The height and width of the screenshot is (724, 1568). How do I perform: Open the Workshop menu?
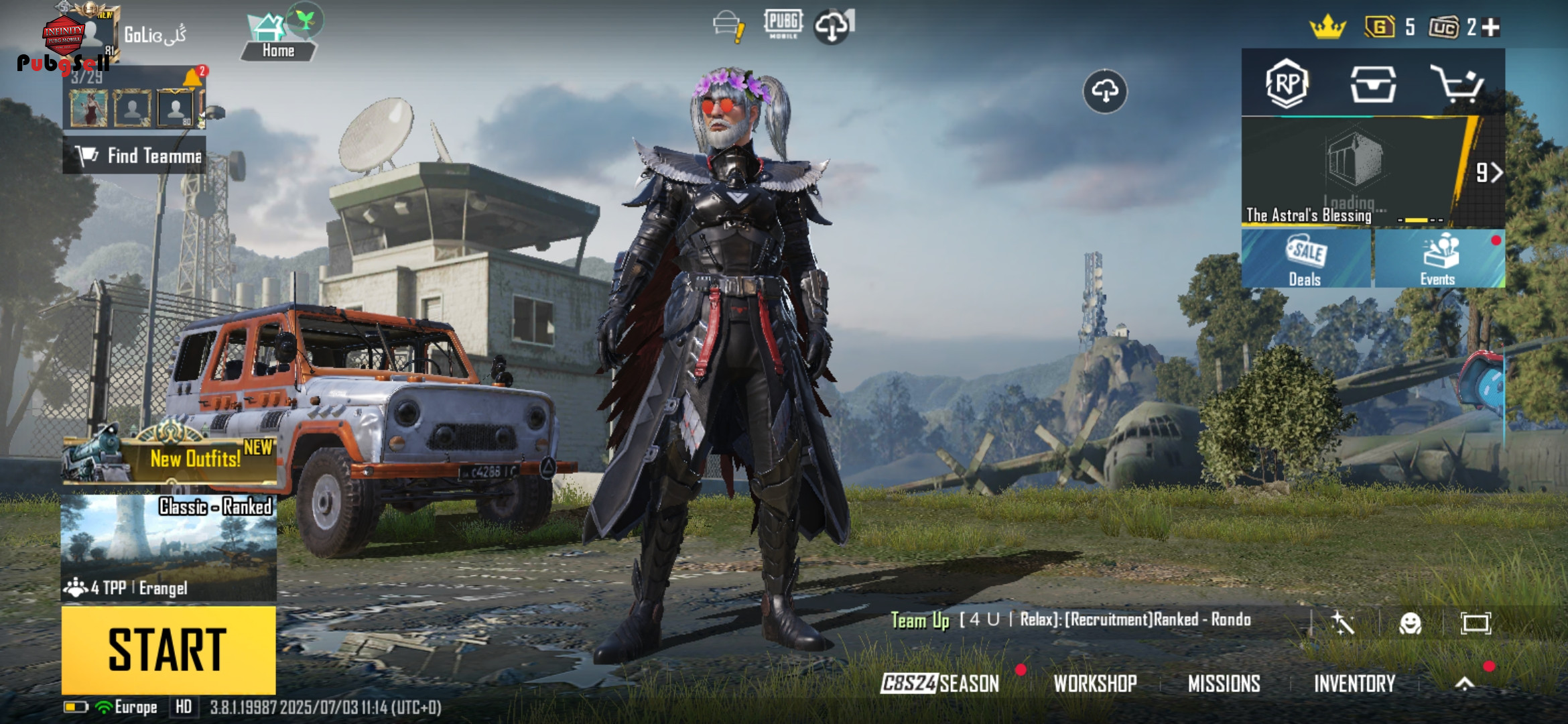tap(1095, 683)
